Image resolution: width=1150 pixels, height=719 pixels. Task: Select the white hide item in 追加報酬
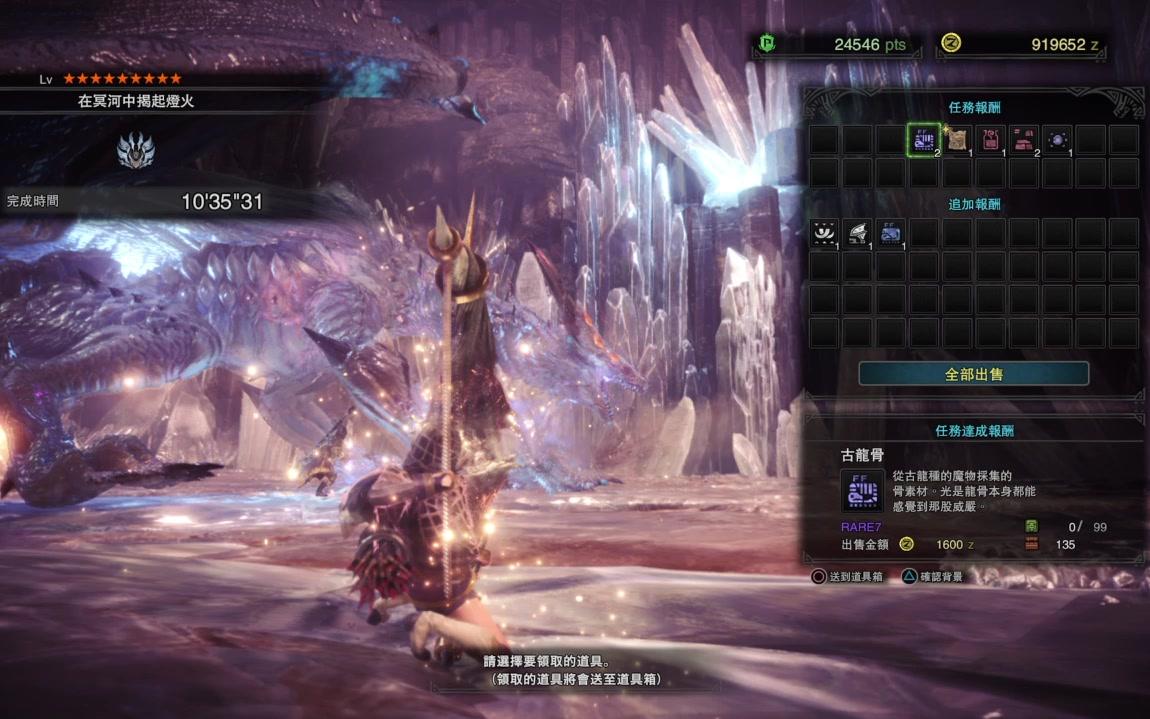coord(824,233)
